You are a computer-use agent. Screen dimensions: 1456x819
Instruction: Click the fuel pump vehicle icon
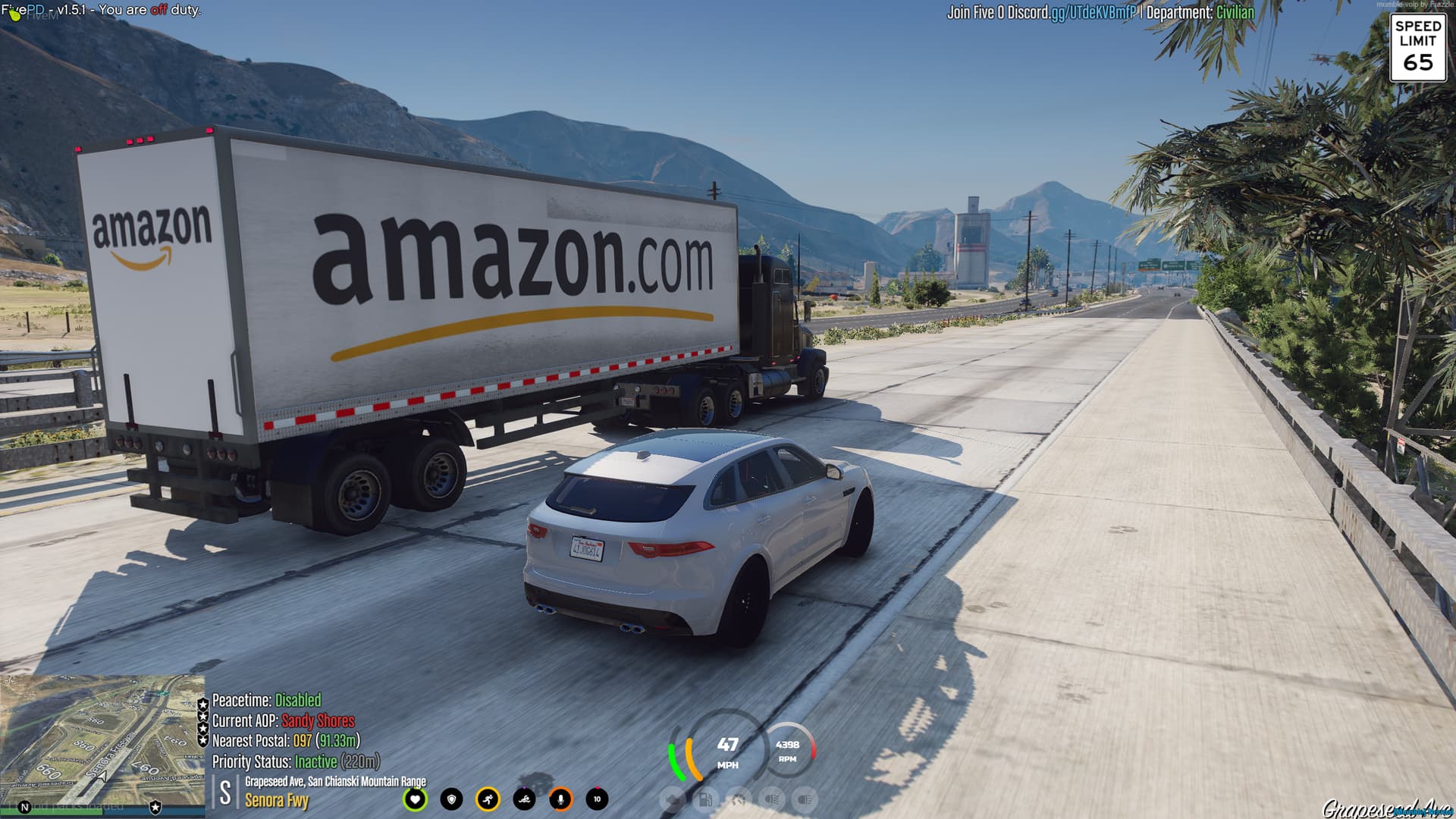coord(705,800)
